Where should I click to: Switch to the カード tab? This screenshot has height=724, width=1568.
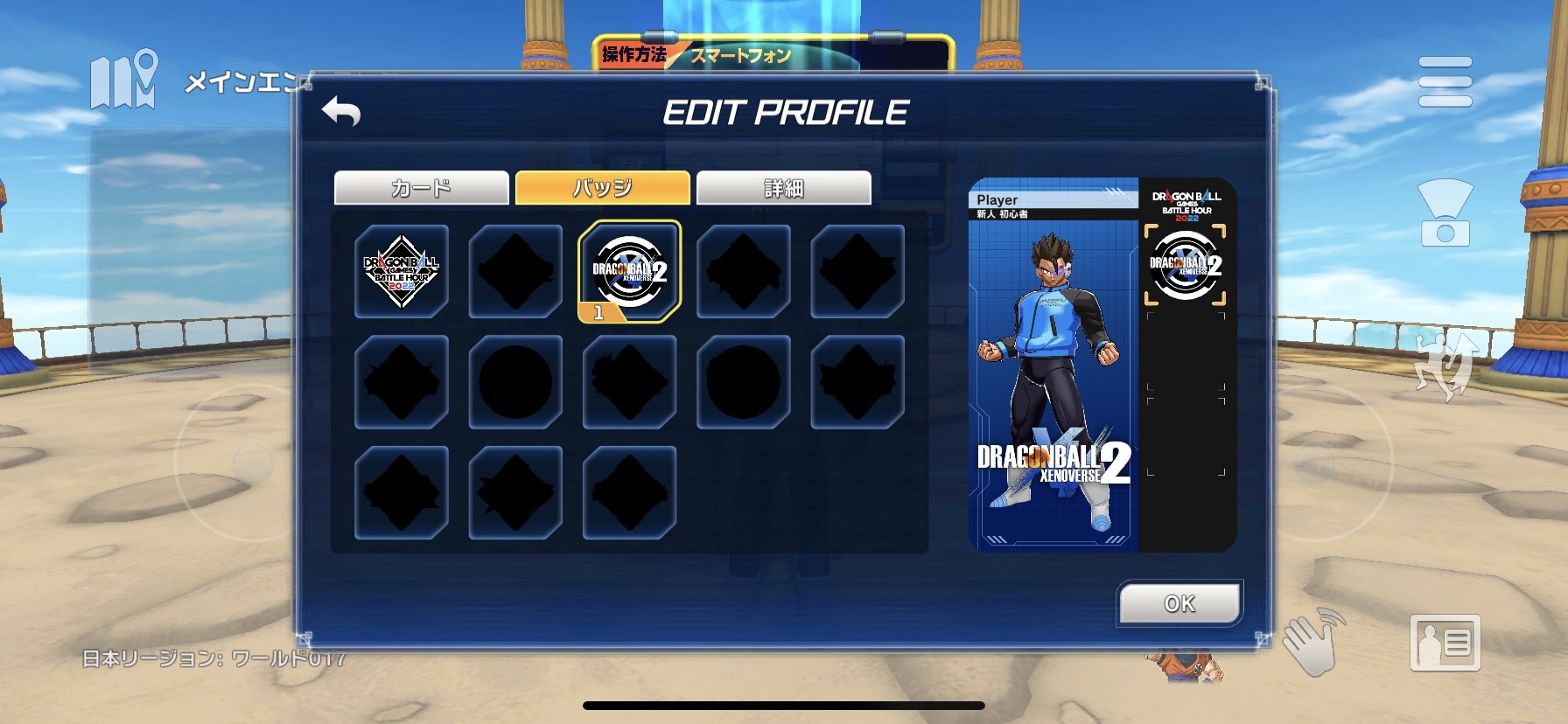click(x=420, y=188)
